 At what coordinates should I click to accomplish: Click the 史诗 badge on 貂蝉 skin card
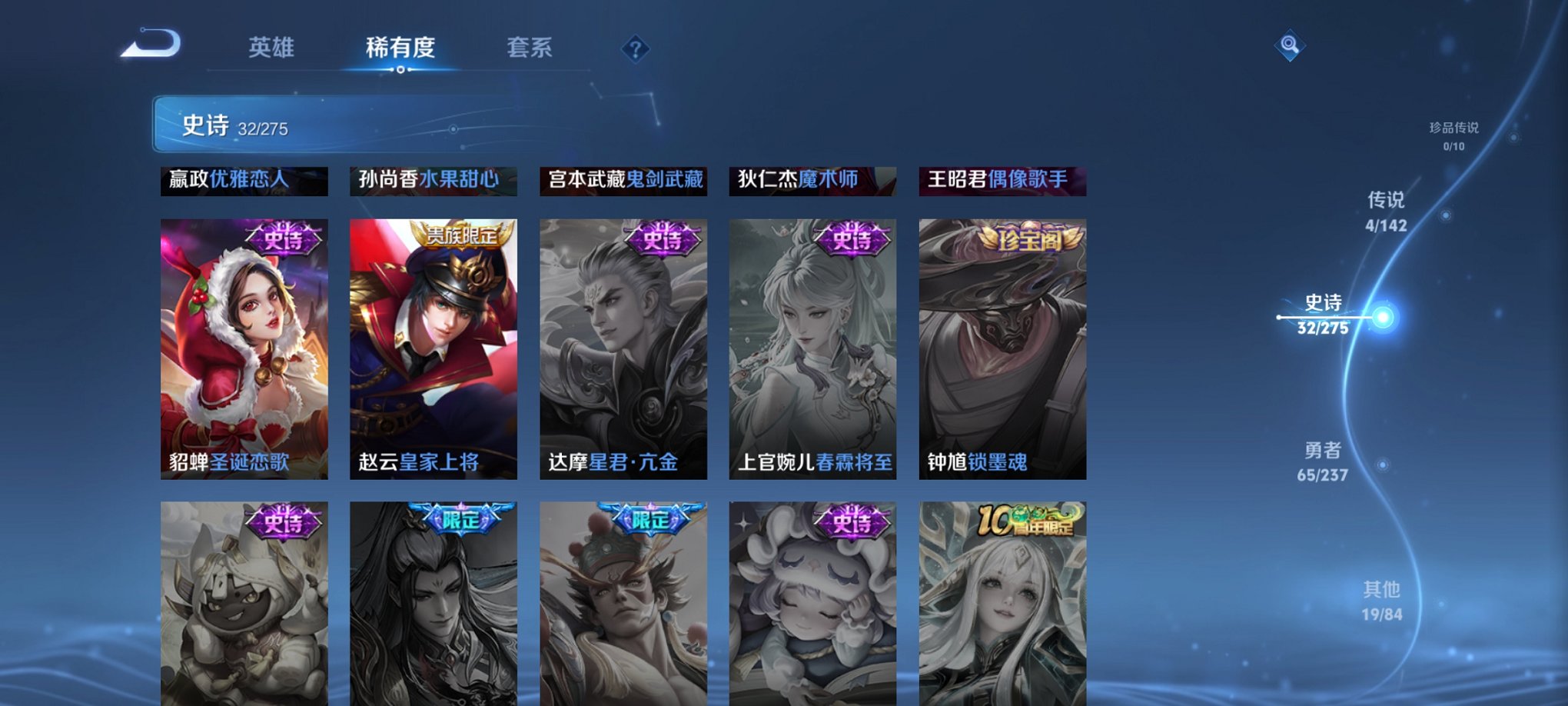point(282,239)
